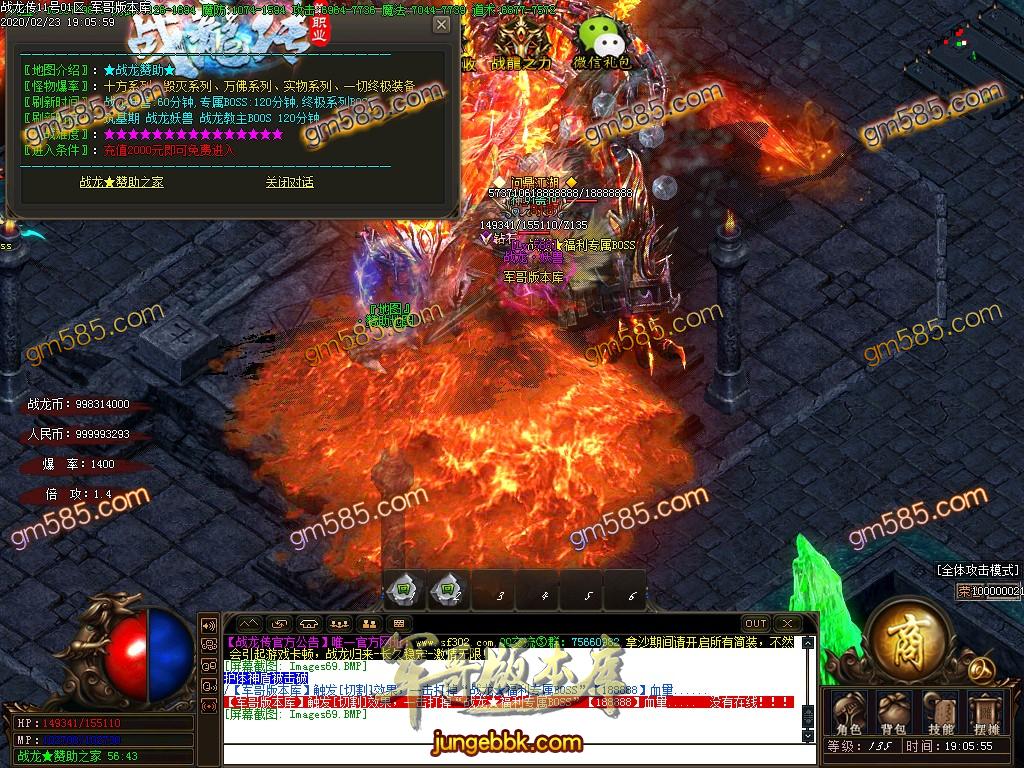This screenshot has height=768, width=1024.
Task: Use the item in the first hotbar slot
Action: 404,590
